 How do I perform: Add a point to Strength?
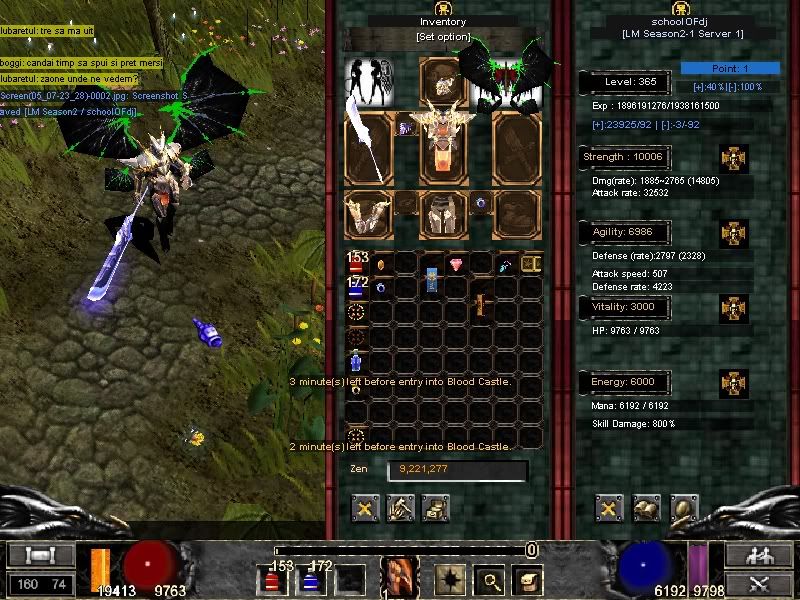pos(735,158)
